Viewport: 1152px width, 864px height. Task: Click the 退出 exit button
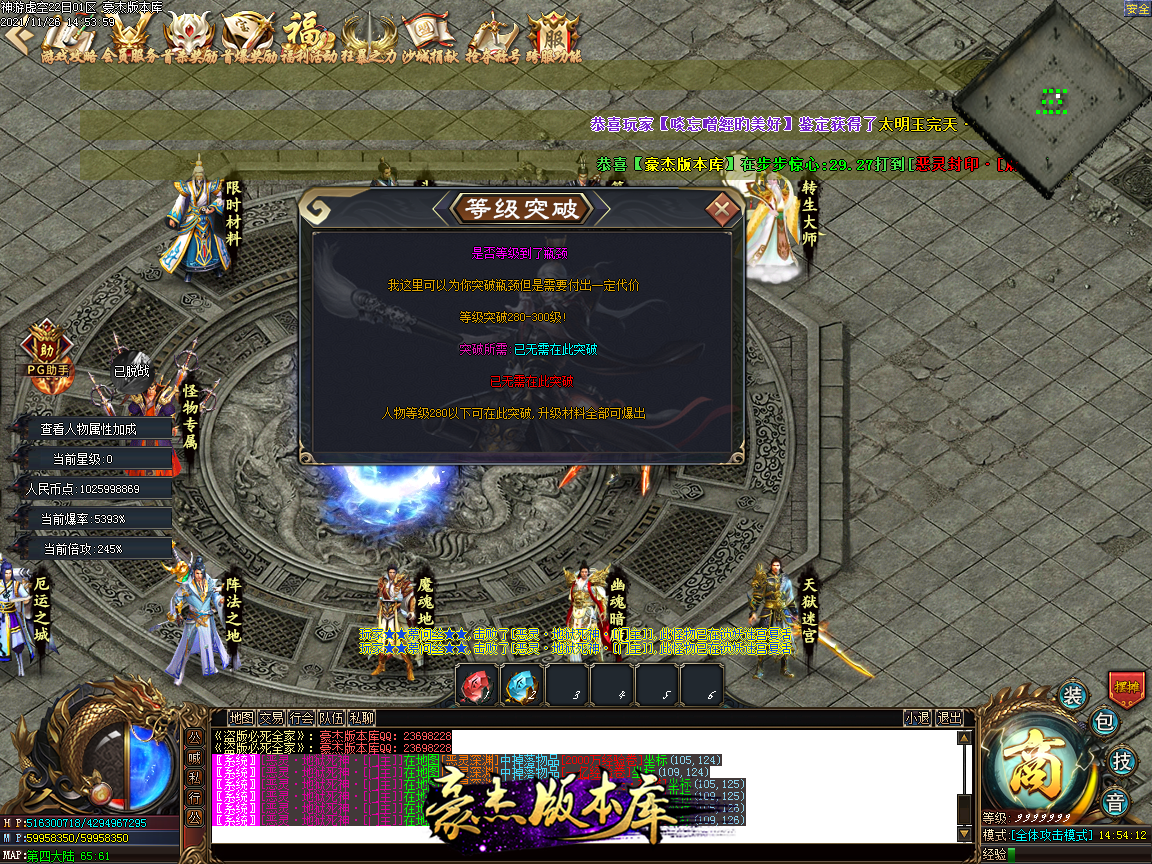[948, 718]
